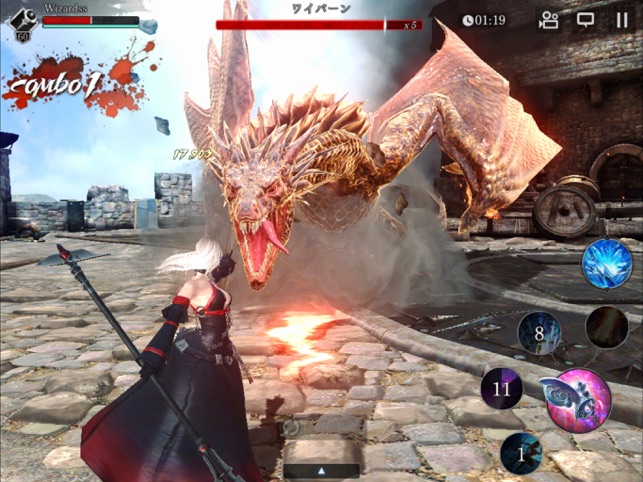Viewport: 643px width, 482px height.
Task: Tap the dash skill showing cooldown 1
Action: (x=521, y=453)
